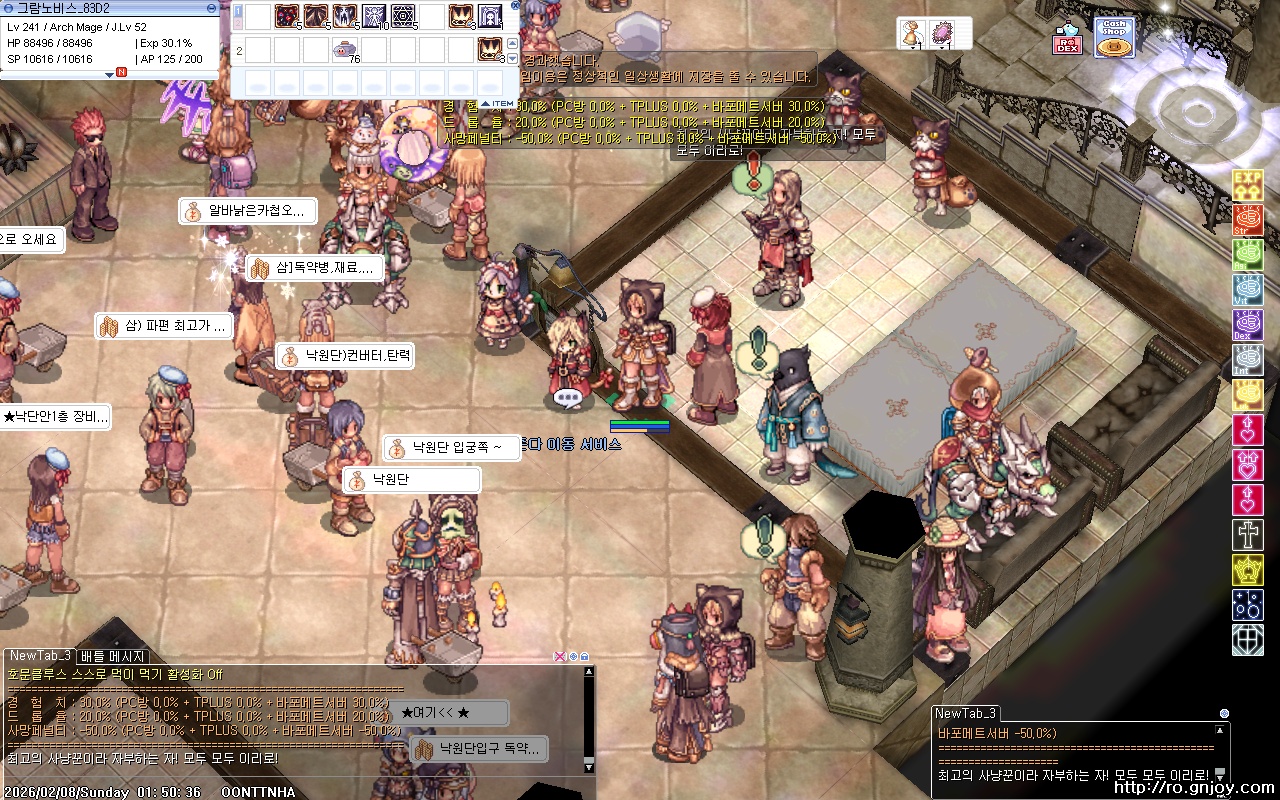Click the golden crown buff icon in the status column
This screenshot has width=1280, height=800.
[x=1247, y=570]
